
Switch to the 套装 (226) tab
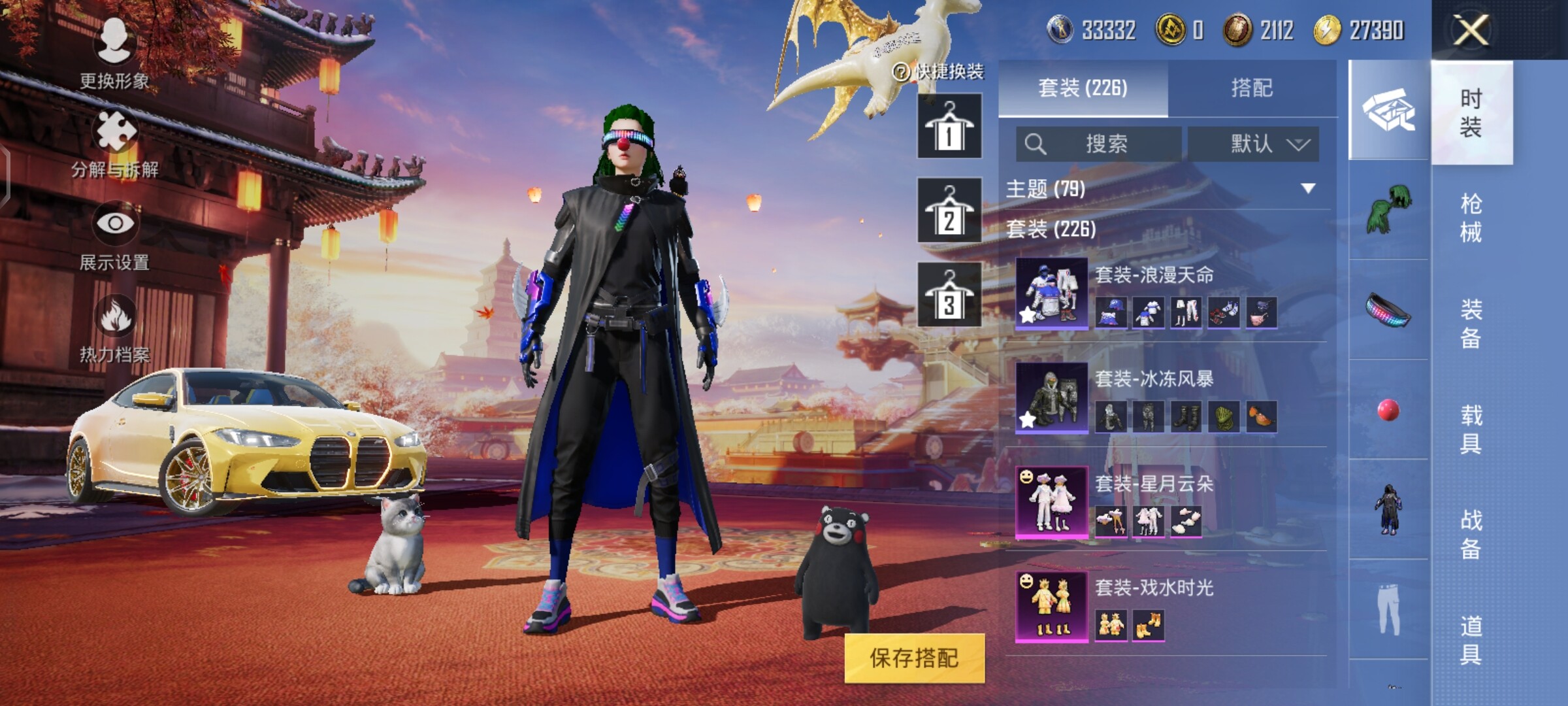(1083, 88)
